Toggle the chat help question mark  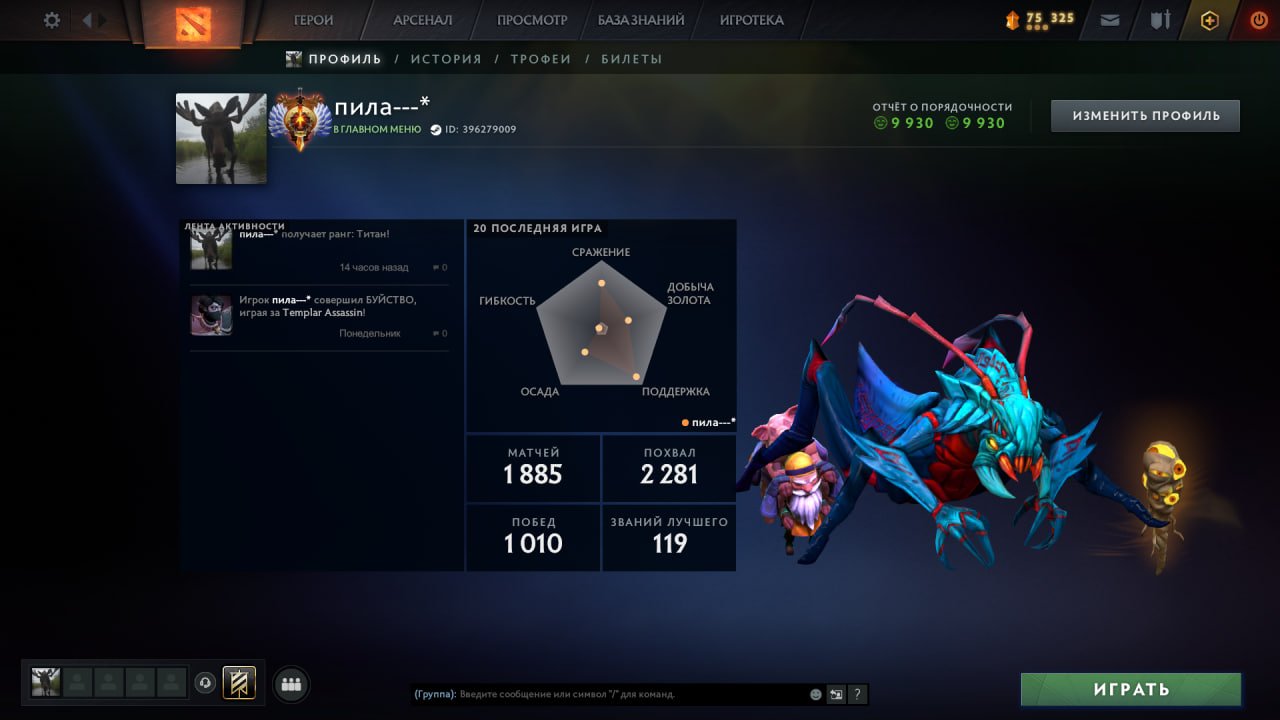tap(857, 694)
